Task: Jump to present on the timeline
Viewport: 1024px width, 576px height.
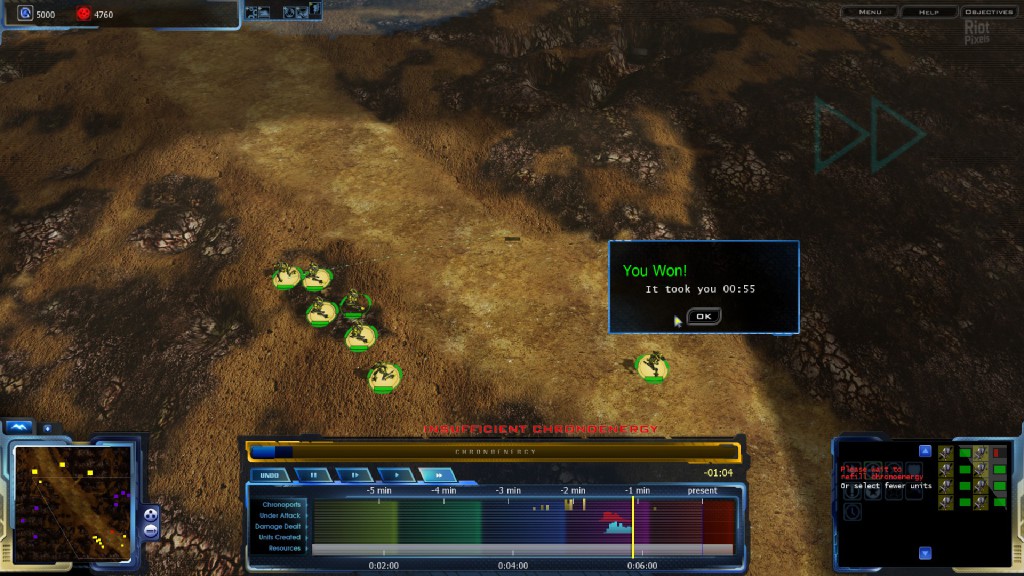Action: point(702,491)
